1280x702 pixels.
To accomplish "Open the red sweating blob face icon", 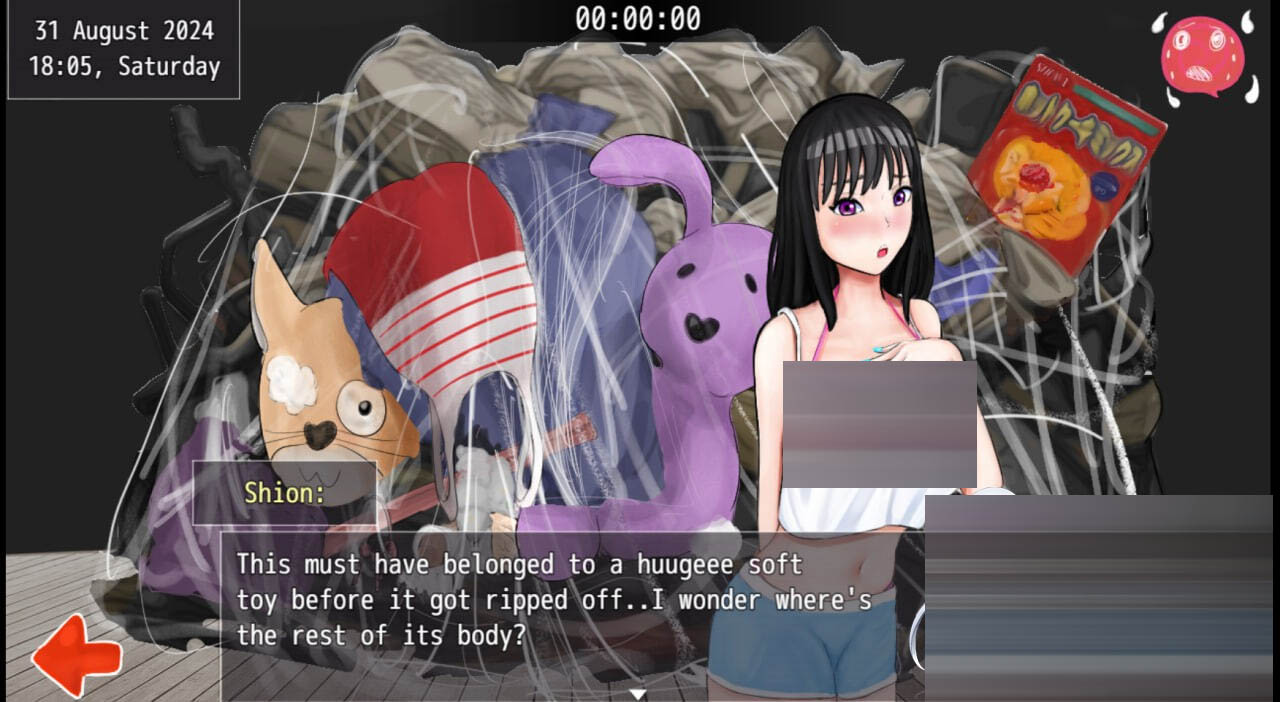I will [x=1203, y=55].
